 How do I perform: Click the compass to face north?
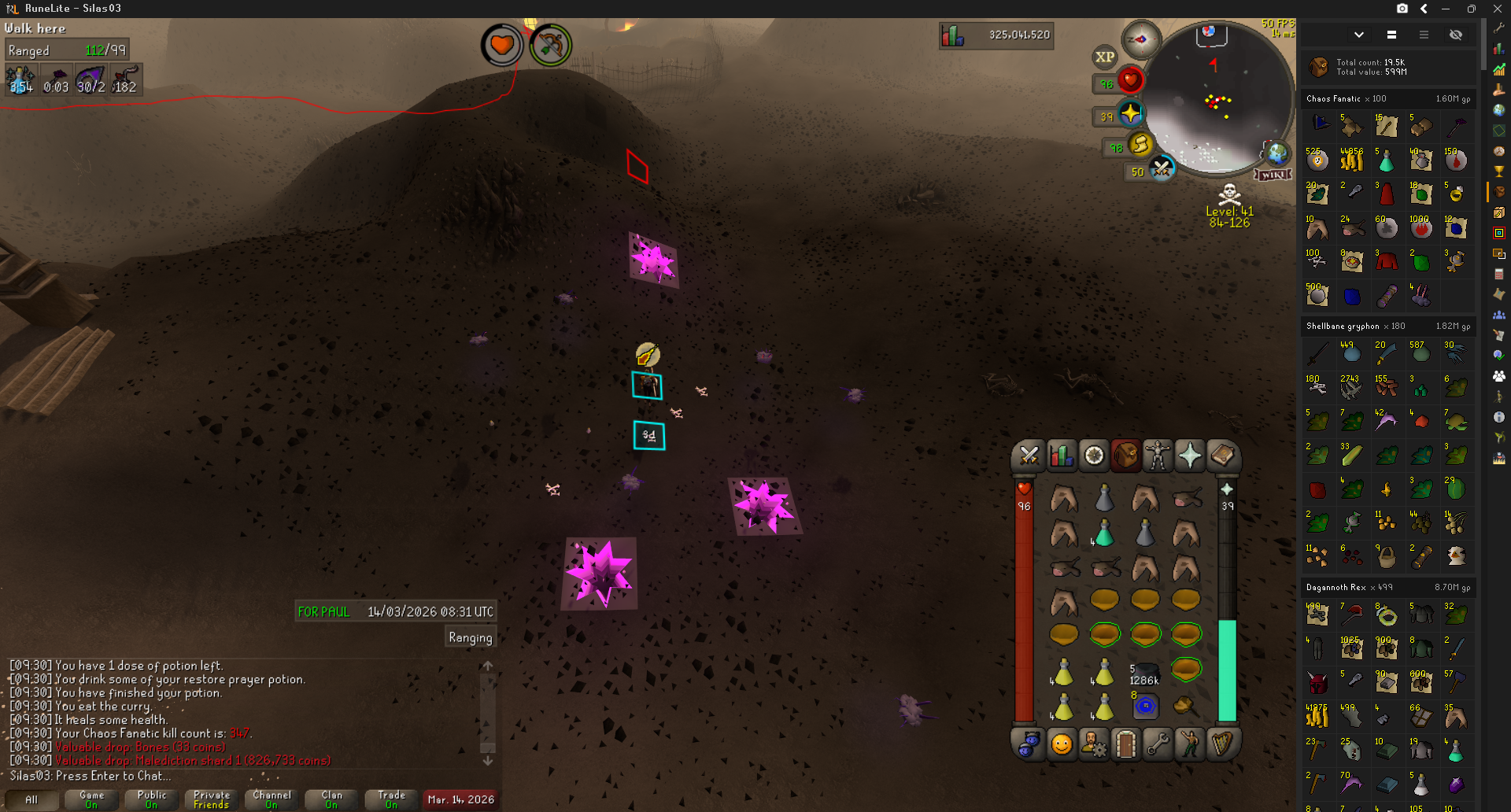[x=1140, y=39]
